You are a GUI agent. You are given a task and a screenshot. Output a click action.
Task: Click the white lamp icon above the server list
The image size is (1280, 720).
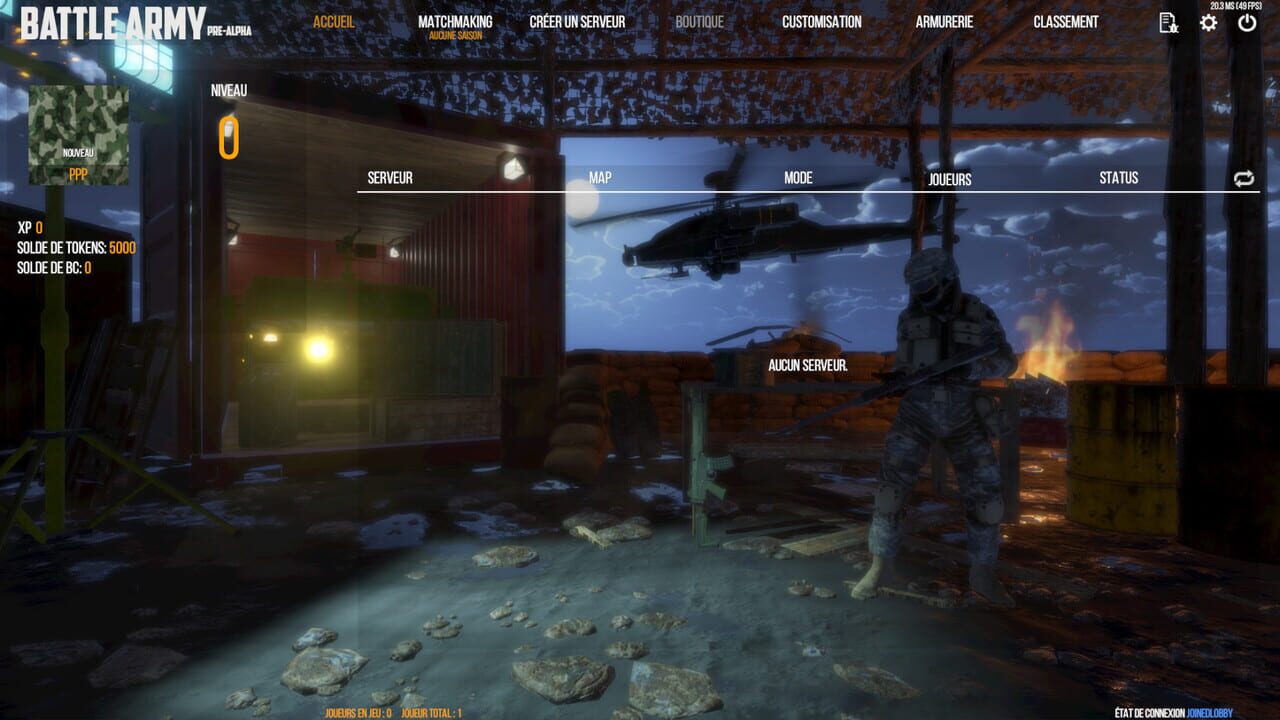click(x=515, y=170)
